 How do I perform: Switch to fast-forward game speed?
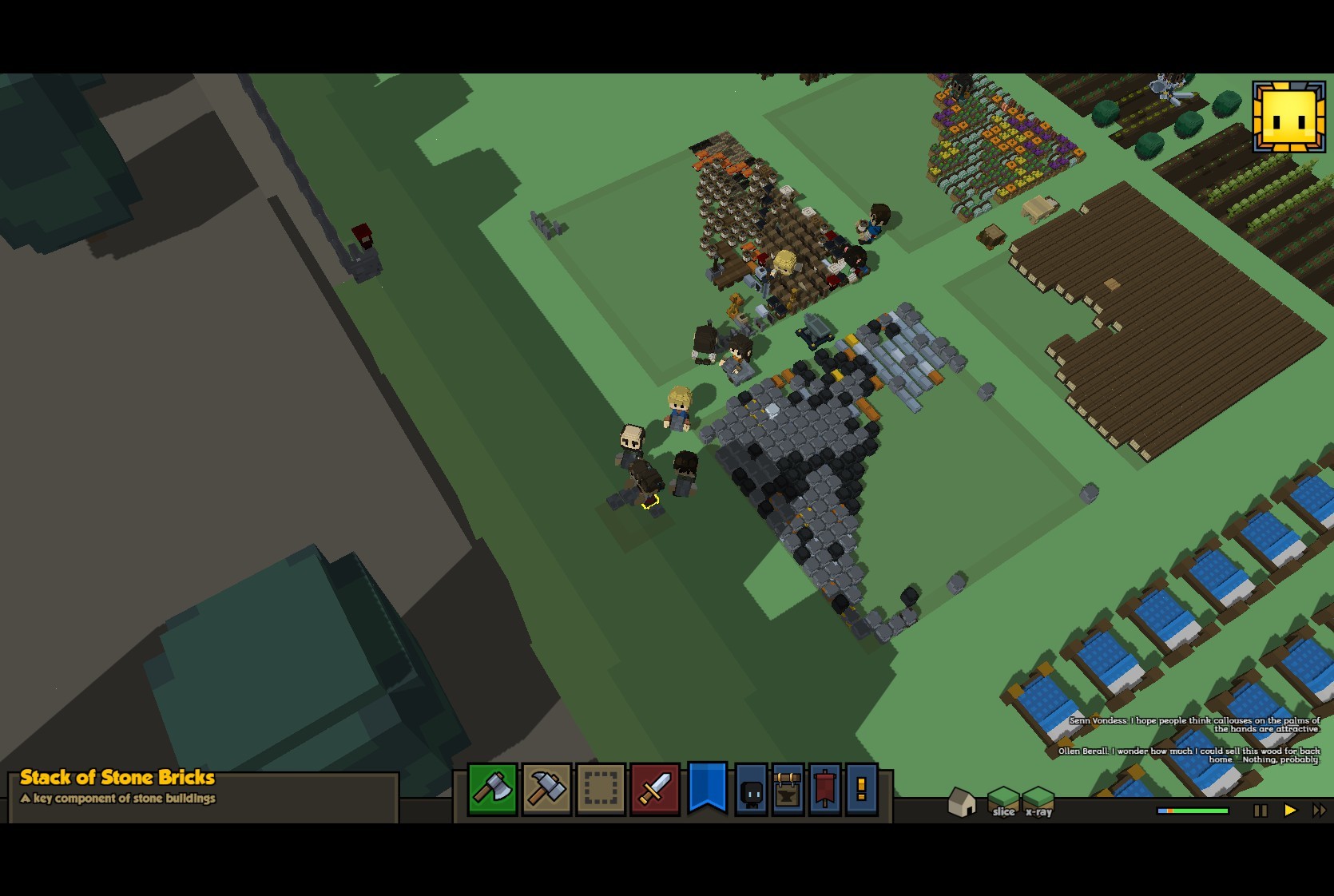click(x=1319, y=811)
